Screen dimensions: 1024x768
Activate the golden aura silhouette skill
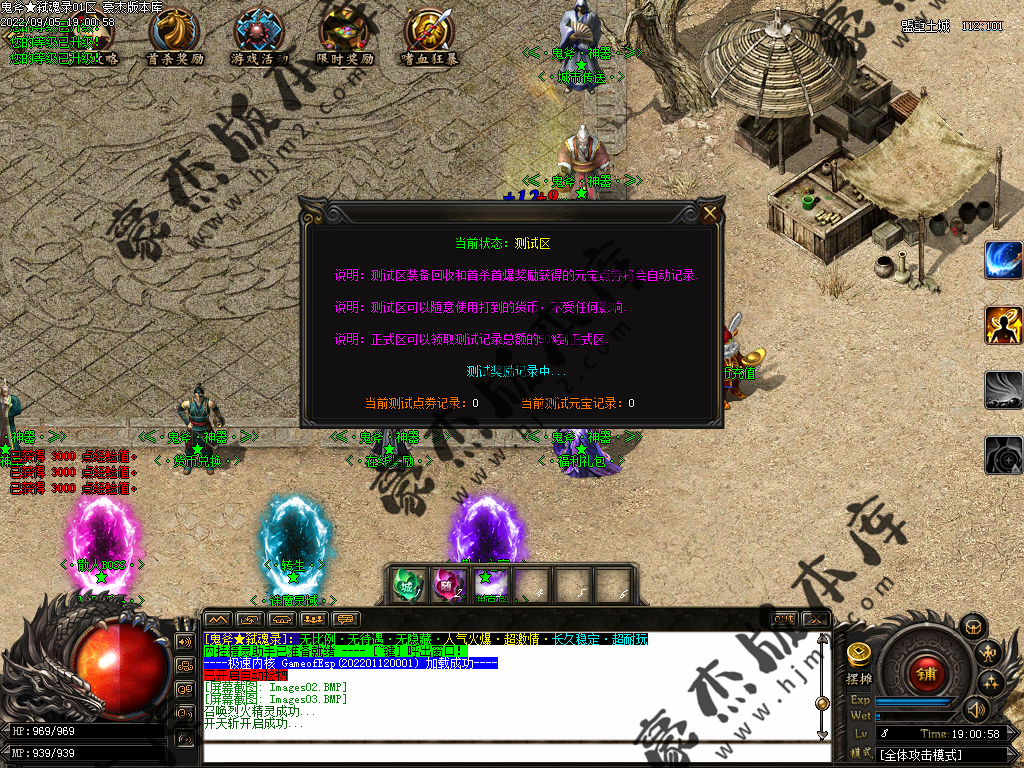1003,325
